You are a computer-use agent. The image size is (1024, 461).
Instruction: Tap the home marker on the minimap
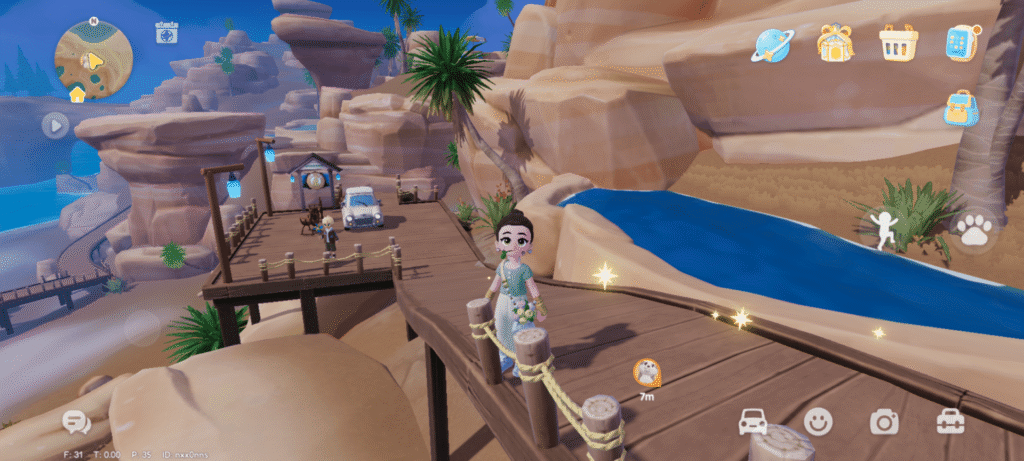[77, 94]
